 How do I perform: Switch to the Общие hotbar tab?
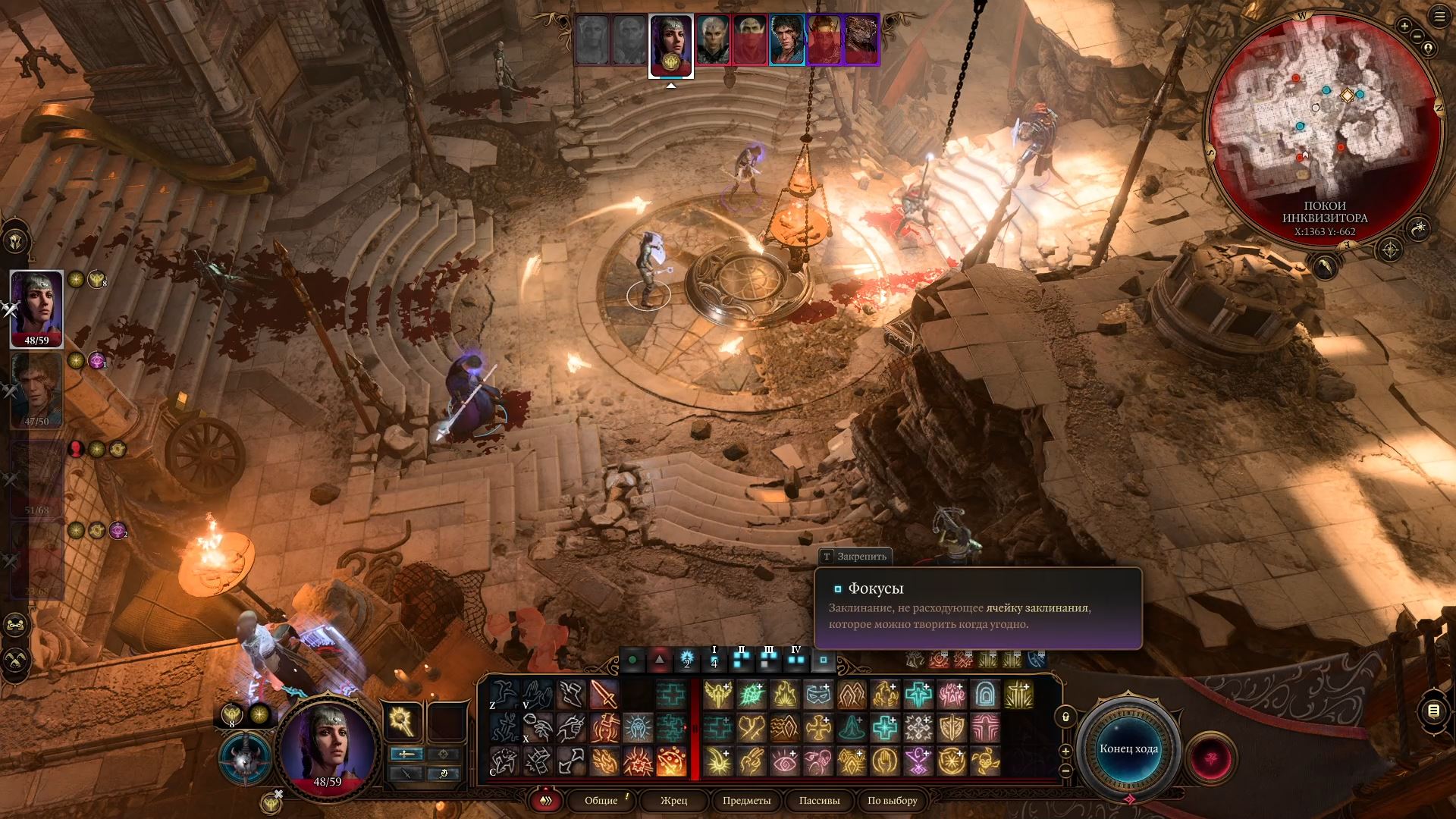tap(601, 800)
